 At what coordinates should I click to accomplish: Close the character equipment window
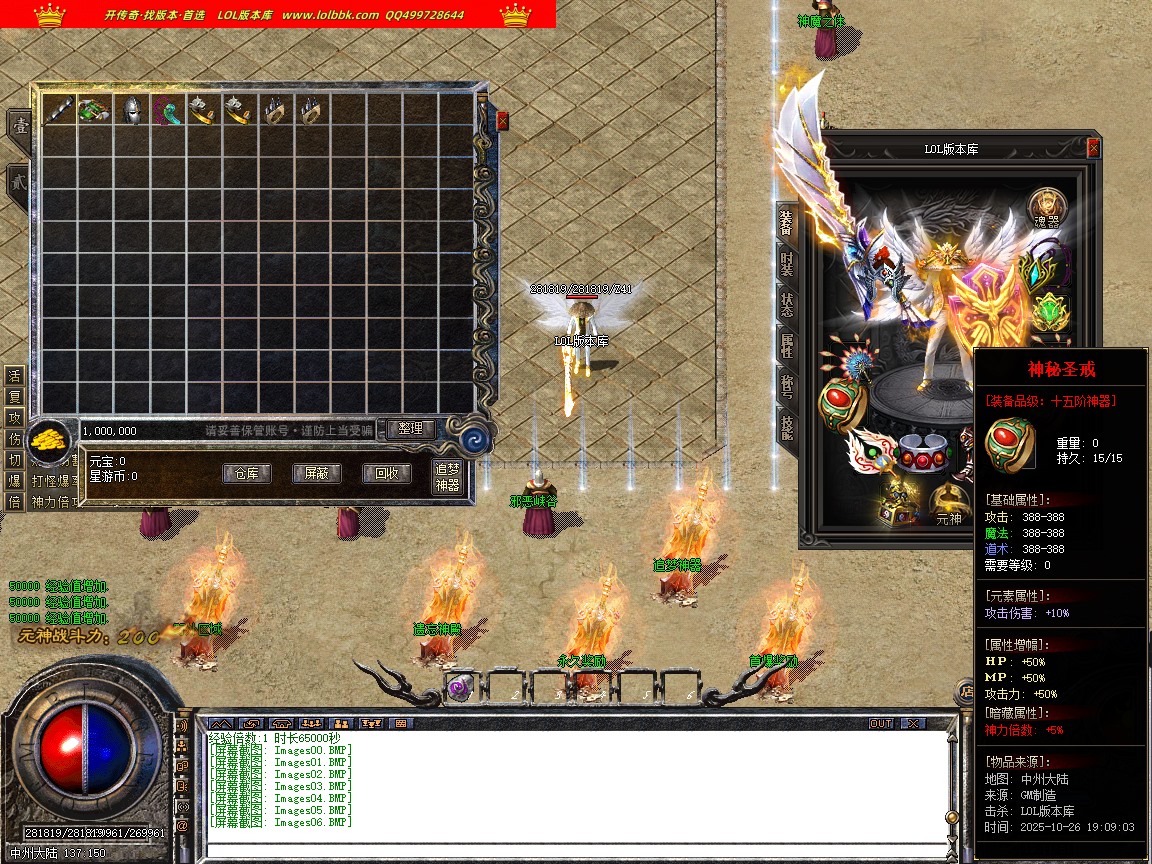coord(1093,148)
